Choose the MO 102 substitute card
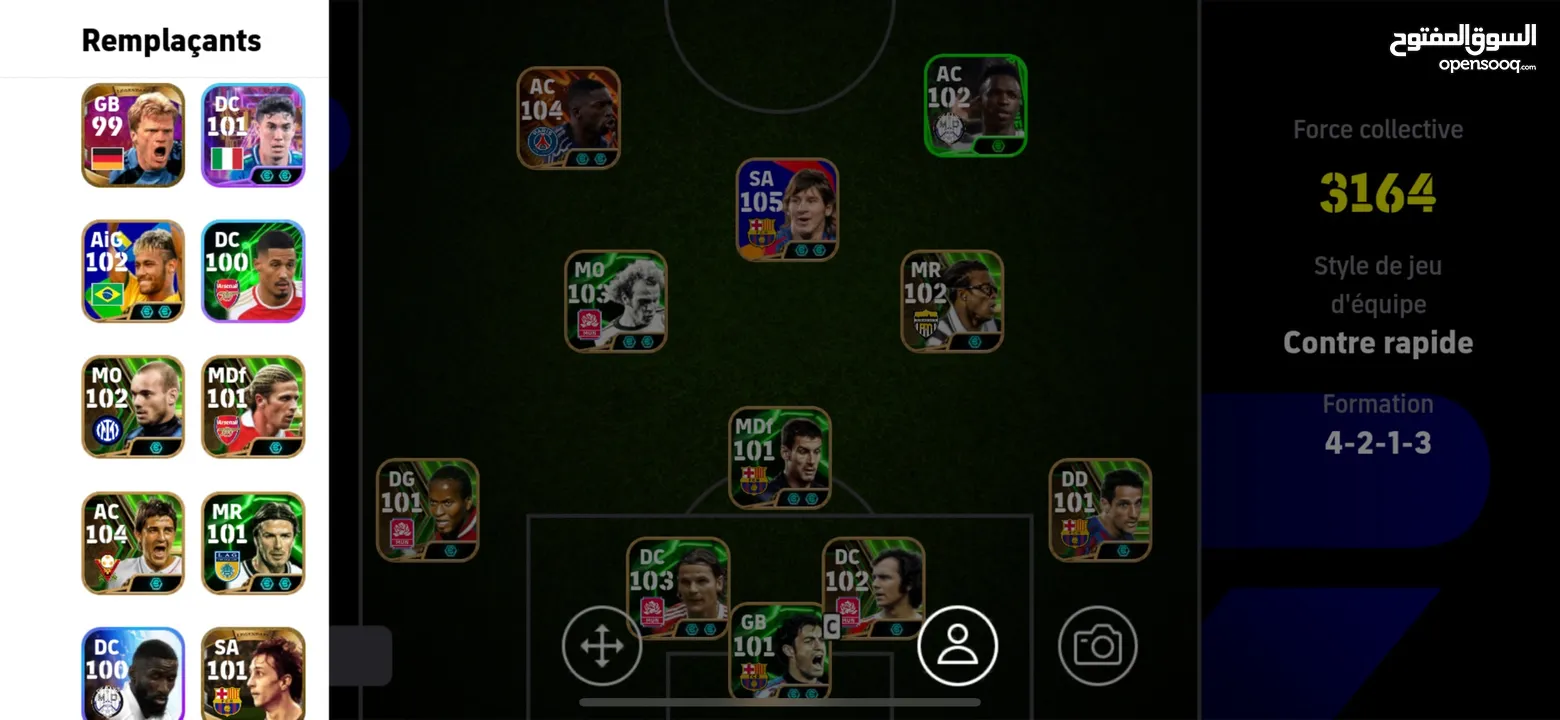 click(x=133, y=407)
